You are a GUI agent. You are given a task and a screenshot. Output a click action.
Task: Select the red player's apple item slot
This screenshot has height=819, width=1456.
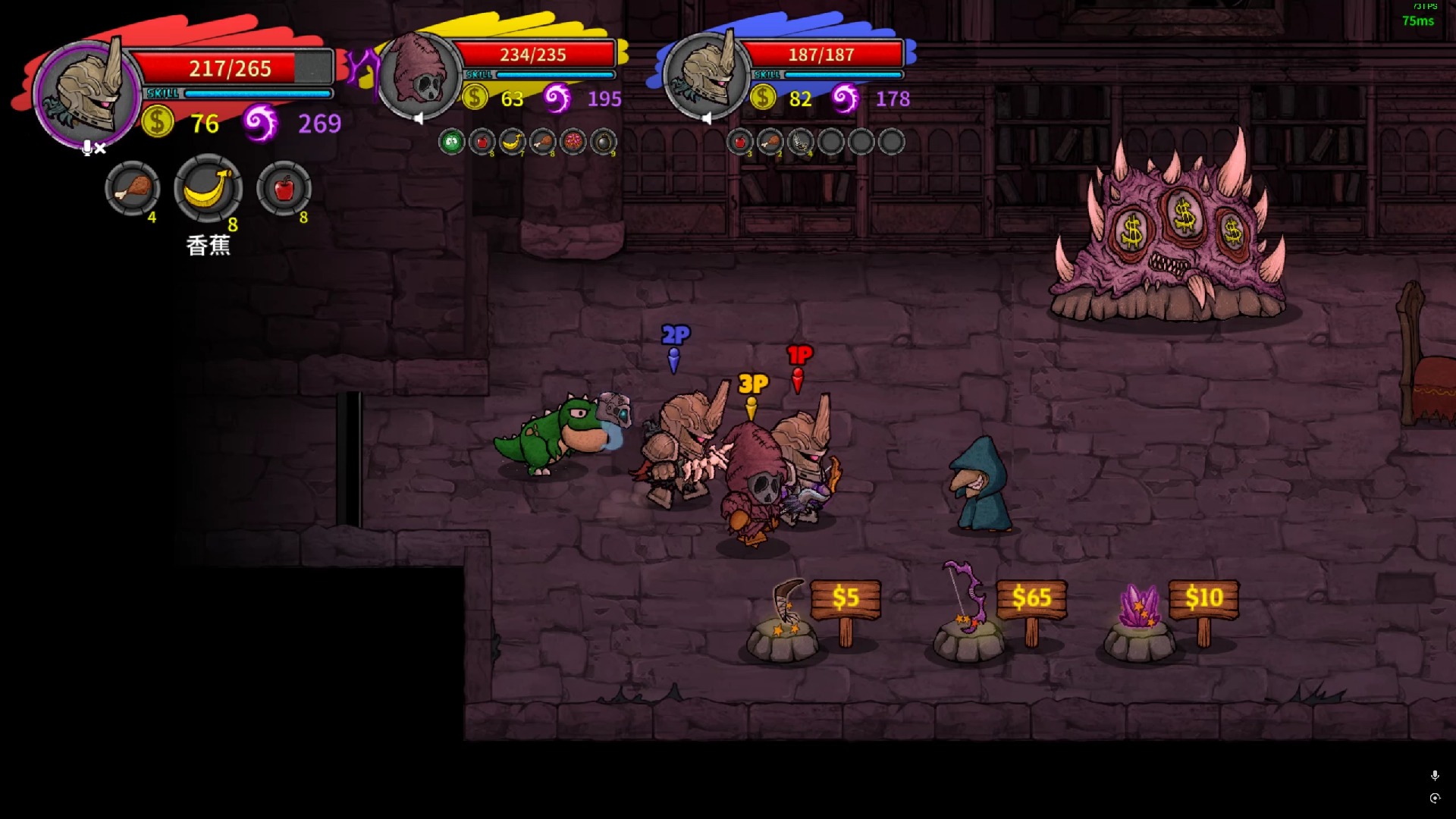[x=284, y=190]
